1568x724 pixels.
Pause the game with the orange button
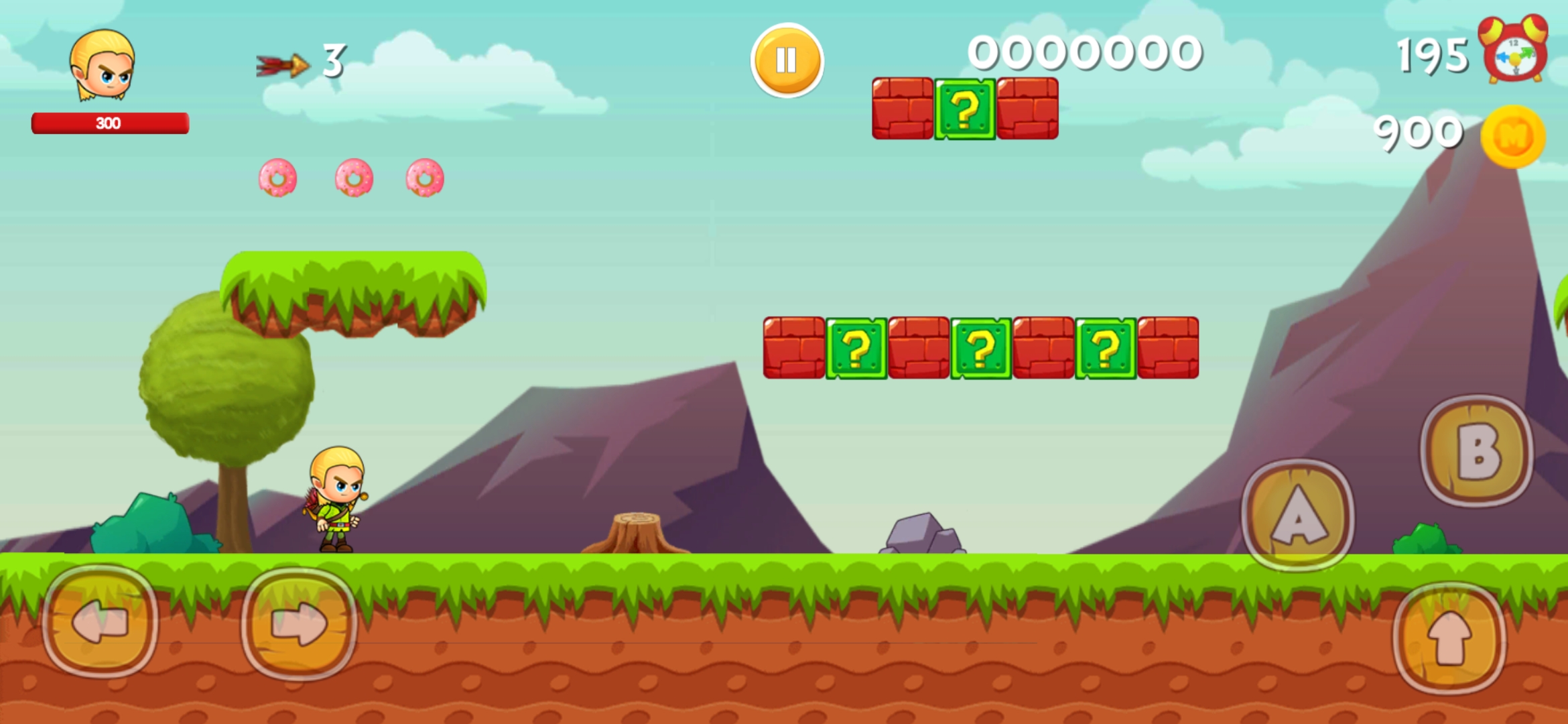click(x=787, y=60)
